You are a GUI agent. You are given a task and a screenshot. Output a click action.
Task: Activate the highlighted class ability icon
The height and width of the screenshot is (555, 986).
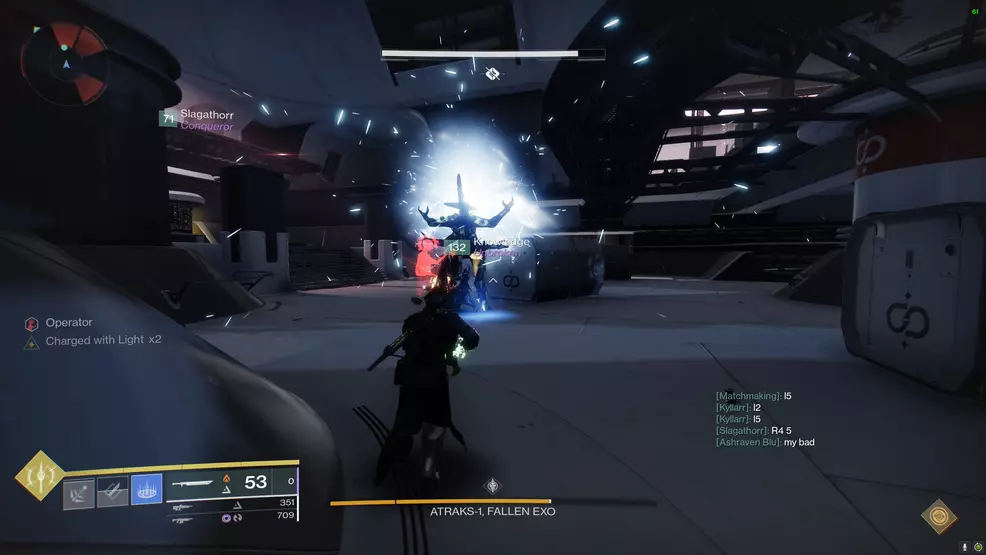[x=147, y=489]
